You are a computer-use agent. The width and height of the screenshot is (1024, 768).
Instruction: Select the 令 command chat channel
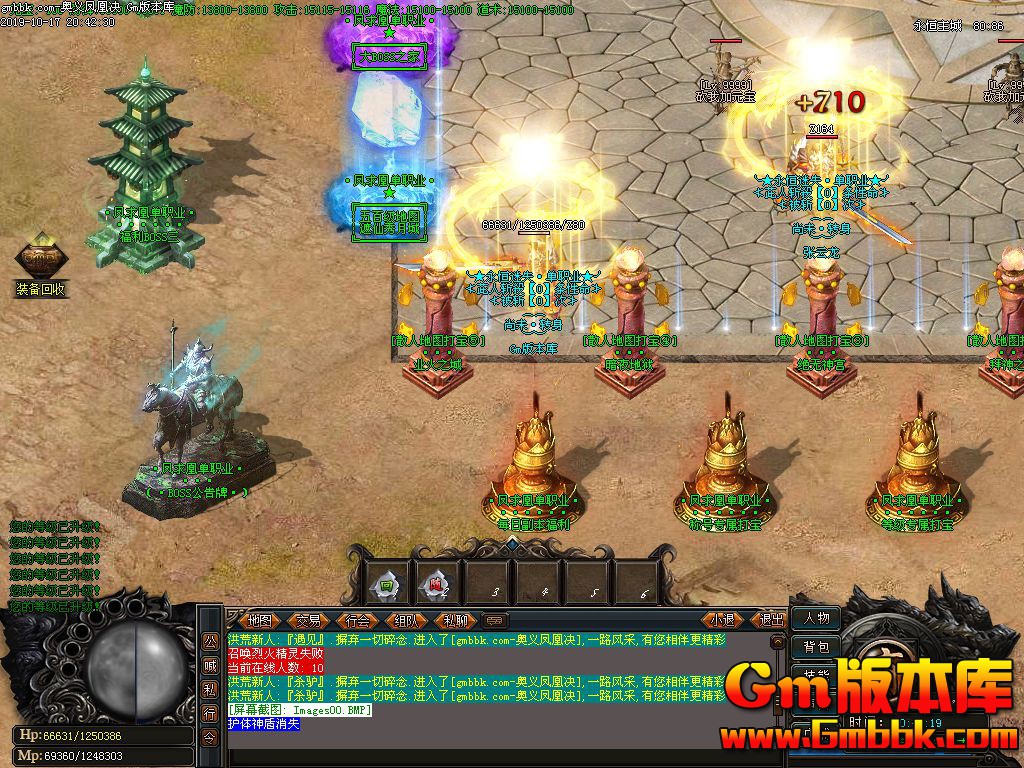pos(210,737)
